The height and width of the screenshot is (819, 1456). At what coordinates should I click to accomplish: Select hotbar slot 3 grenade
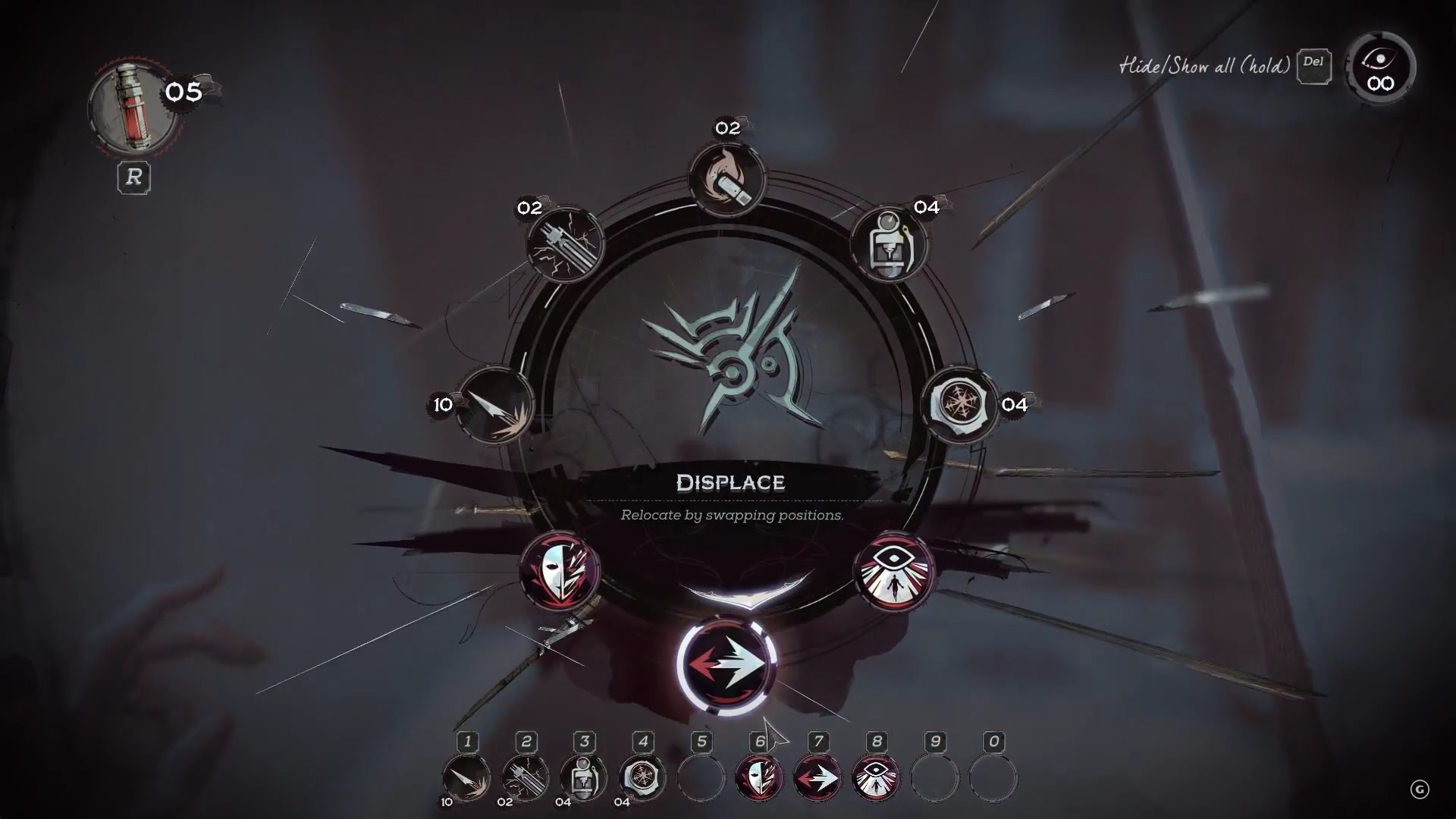(583, 777)
